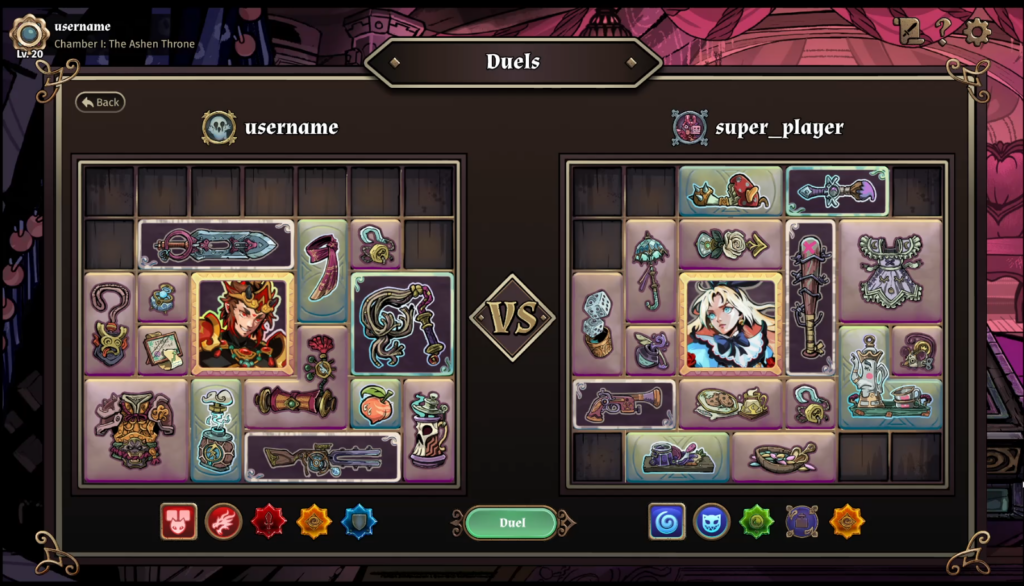Viewport: 1024px width, 586px height.
Task: Select the coiled whip weapon slot
Action: click(x=402, y=323)
